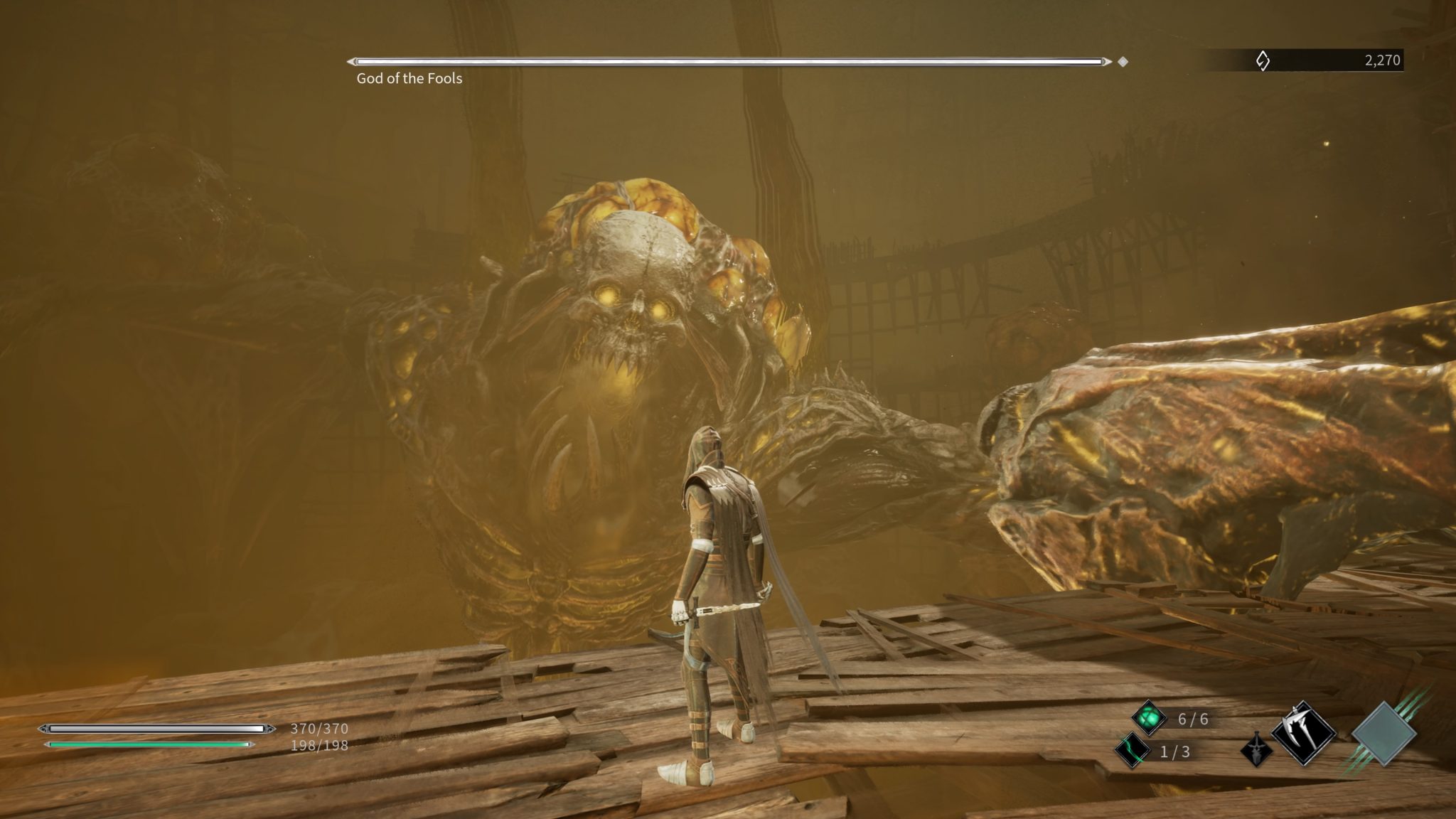Select the saber weapon icon
This screenshot has width=1456, height=819.
point(1257,751)
